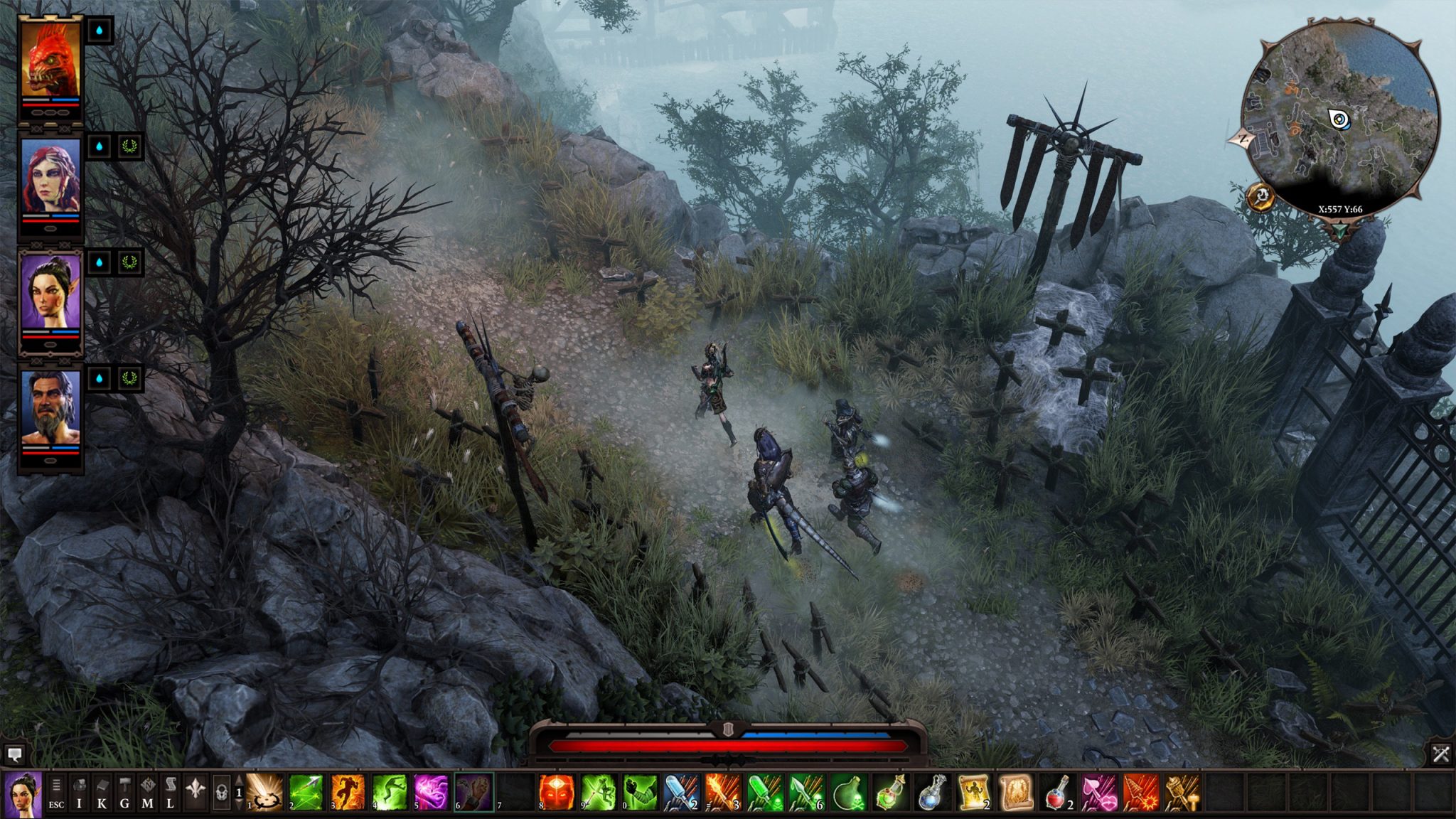Select the pink heart charm arrow
This screenshot has width=1456, height=819.
pyautogui.click(x=1098, y=792)
